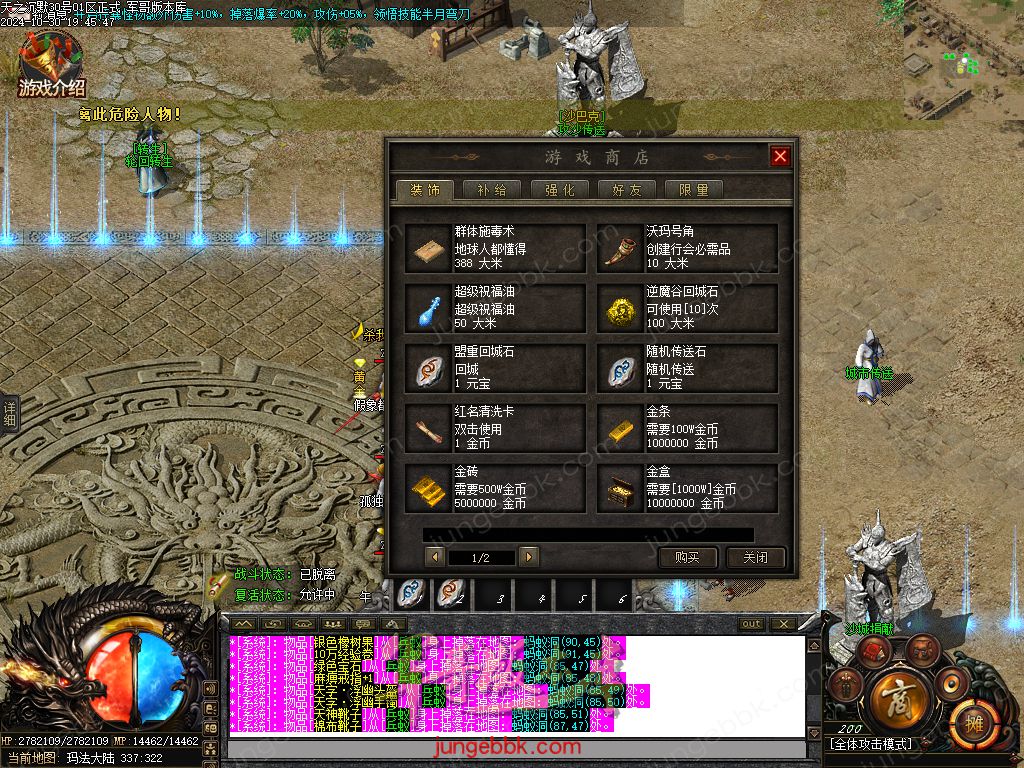This screenshot has width=1024, height=768.
Task: Pick the 超级祝福油 blue bottle item
Action: (x=496, y=309)
